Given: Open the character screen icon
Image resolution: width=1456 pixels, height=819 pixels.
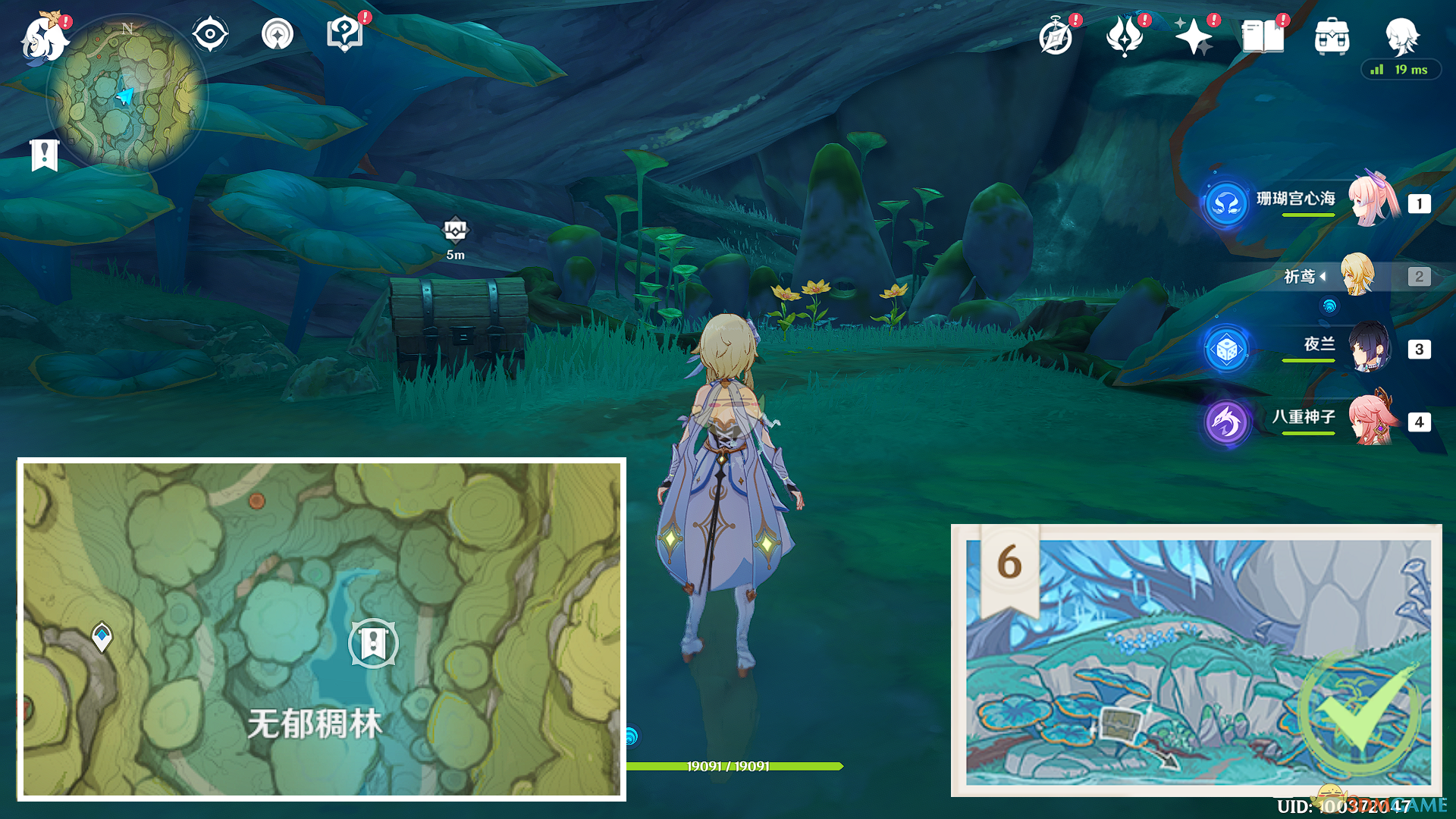Looking at the screenshot, I should pyautogui.click(x=1401, y=36).
